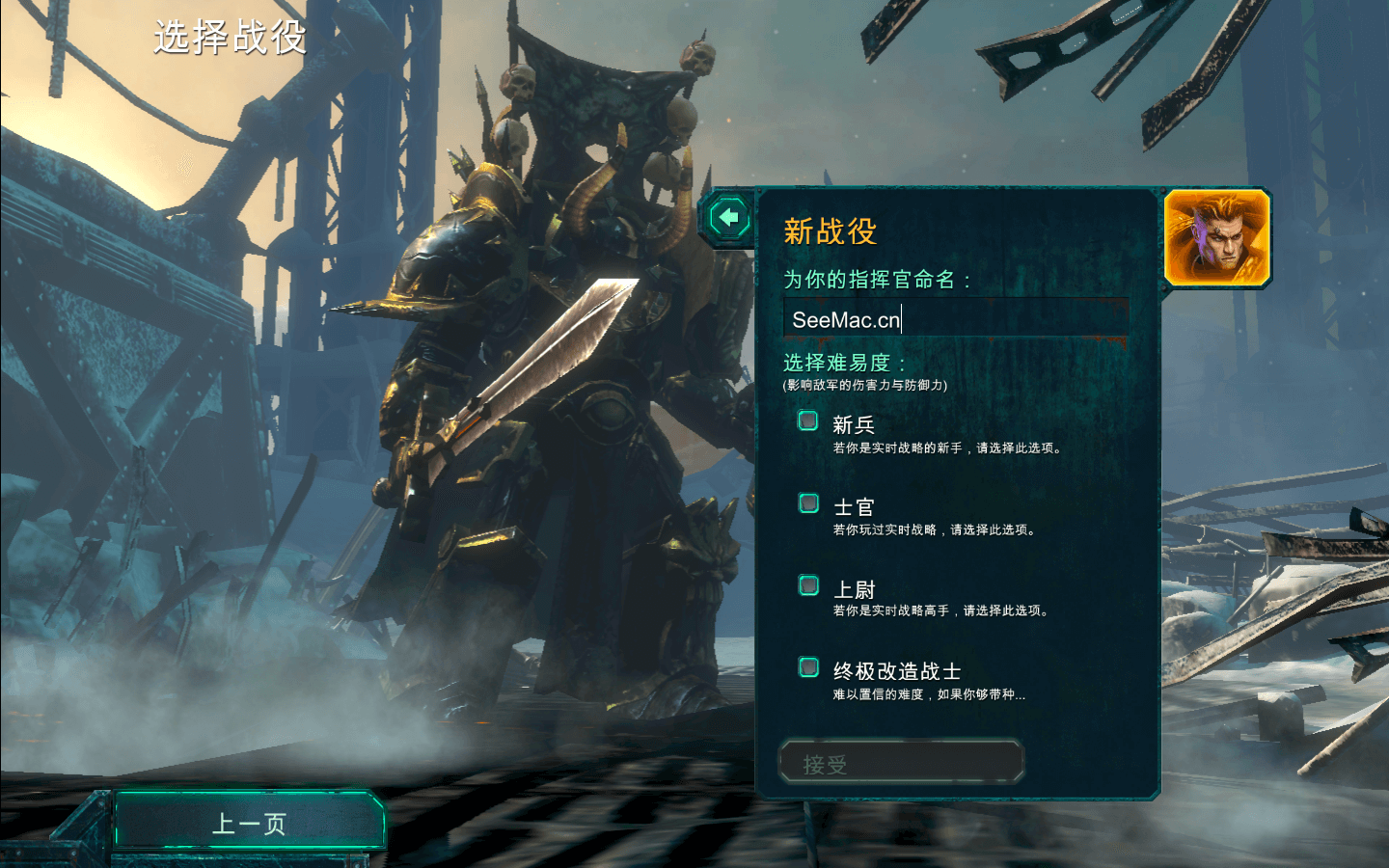Click the green back arrow button
This screenshot has width=1389, height=868.
click(729, 218)
